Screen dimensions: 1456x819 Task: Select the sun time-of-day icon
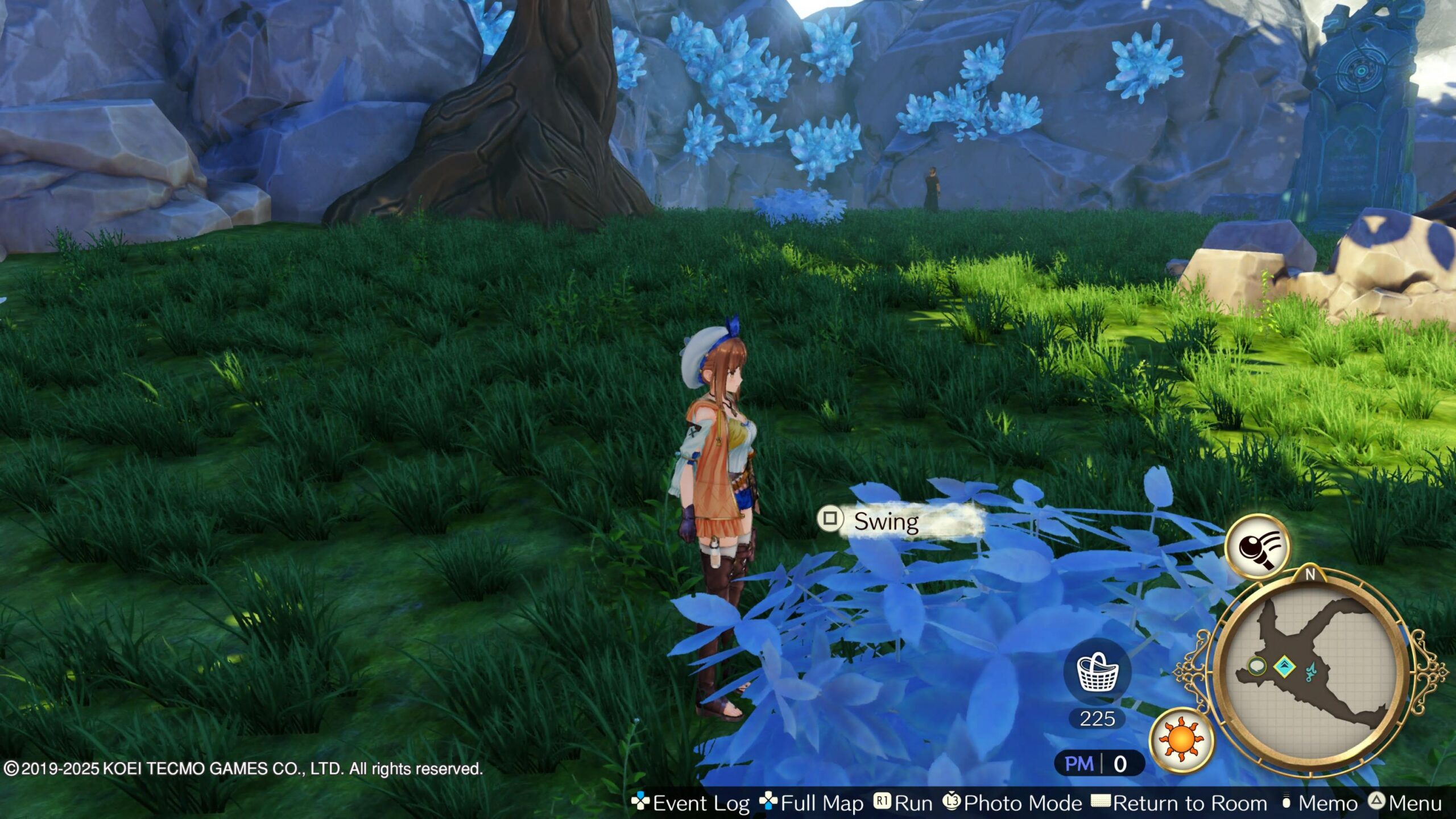[1181, 739]
